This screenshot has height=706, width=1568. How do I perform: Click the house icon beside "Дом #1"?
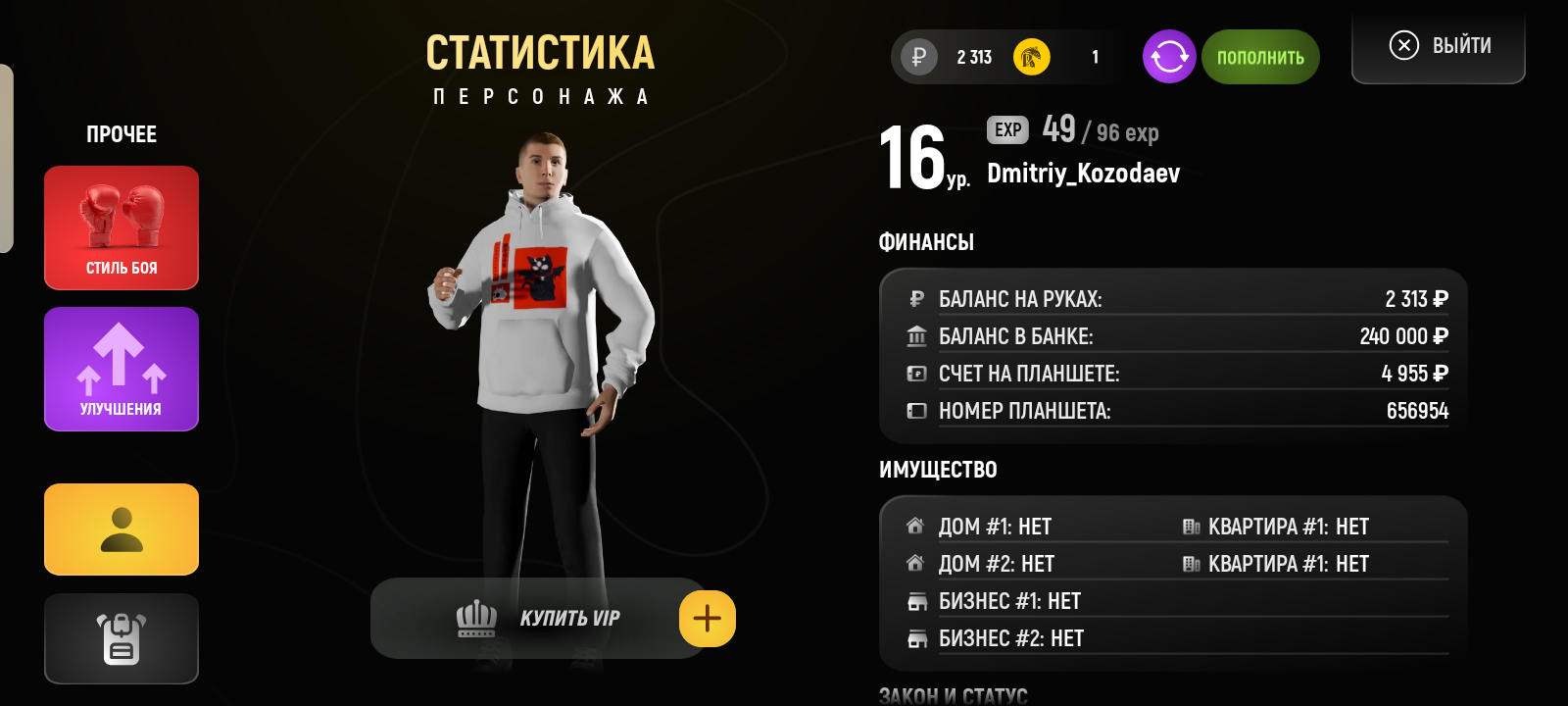pos(916,526)
